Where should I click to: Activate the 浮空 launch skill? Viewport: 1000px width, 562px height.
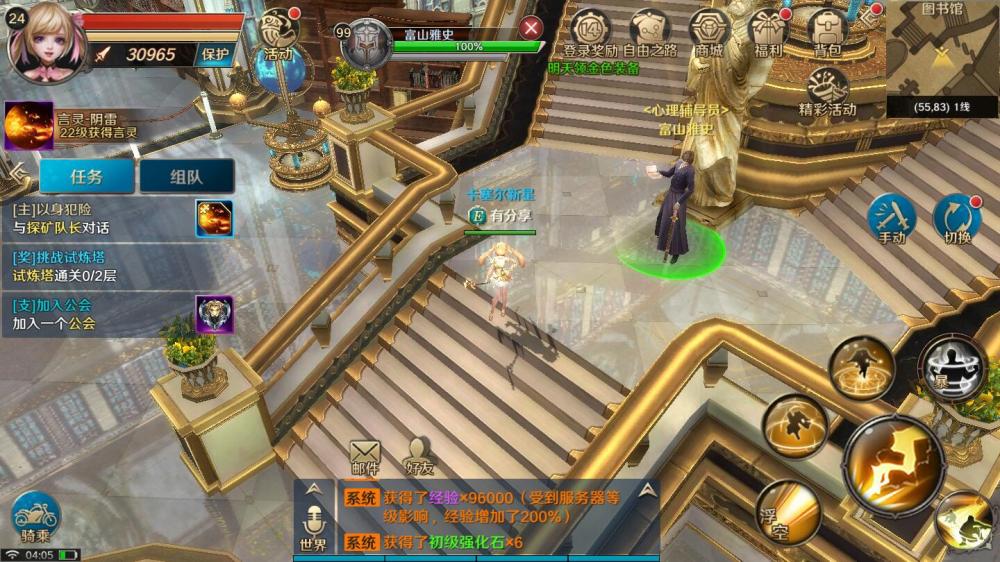(787, 512)
